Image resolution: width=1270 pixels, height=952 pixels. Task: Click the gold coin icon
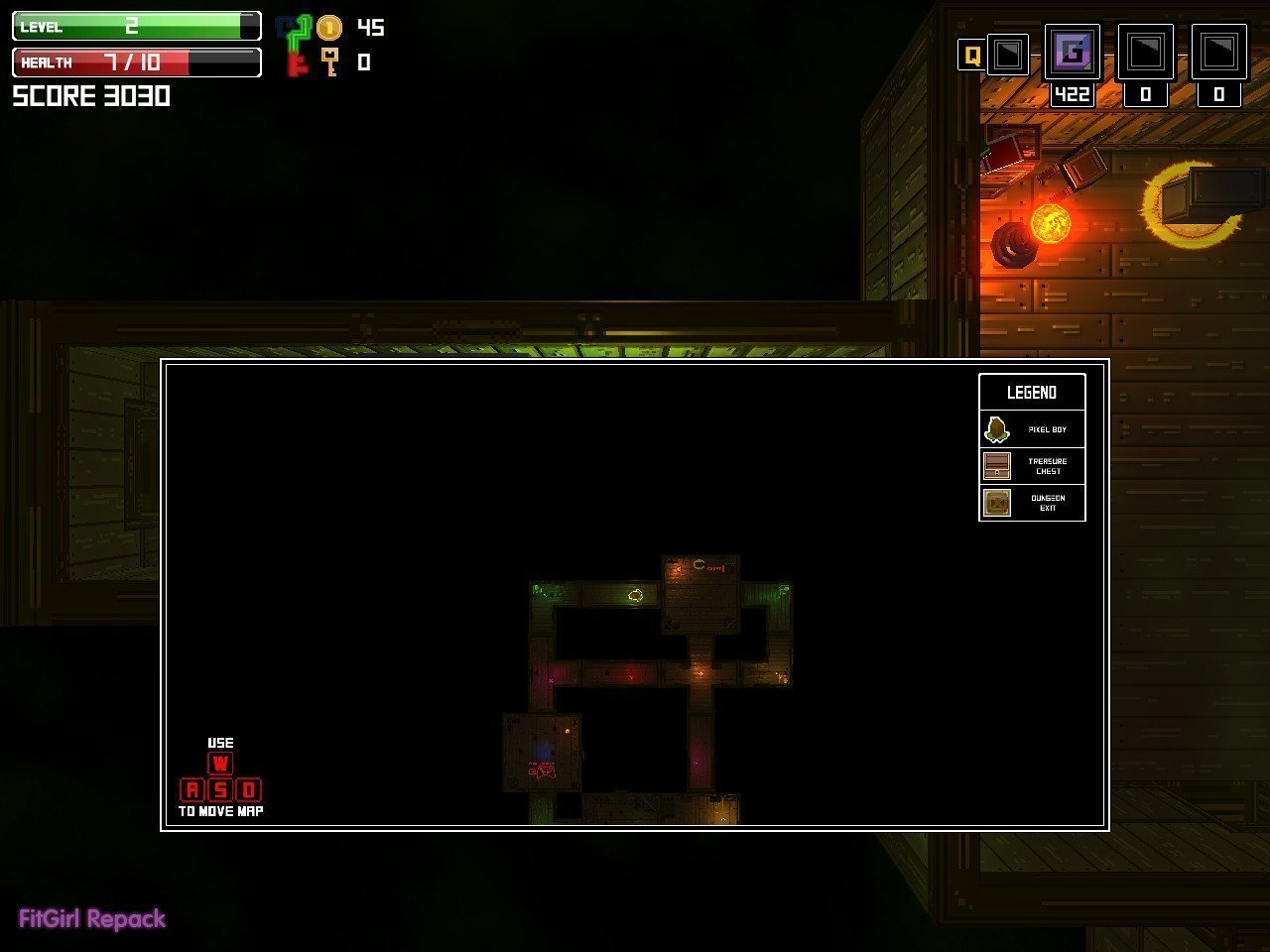(x=329, y=28)
